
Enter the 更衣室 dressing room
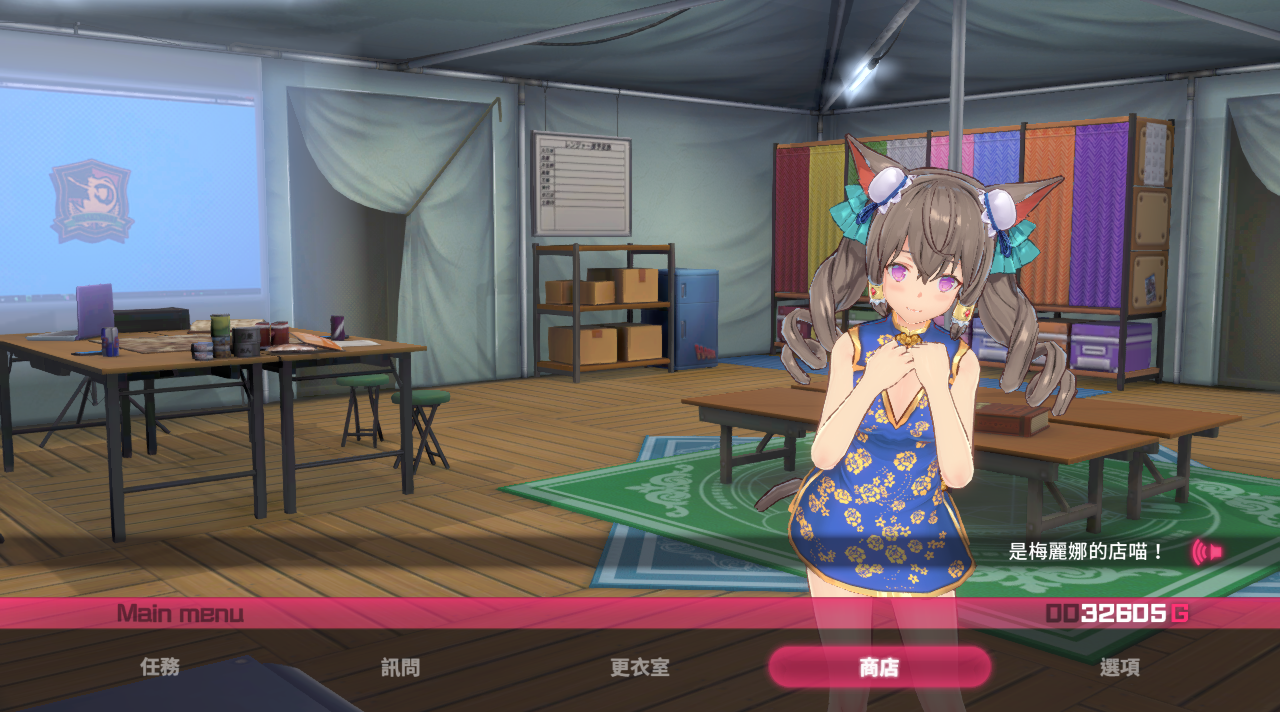[x=640, y=667]
